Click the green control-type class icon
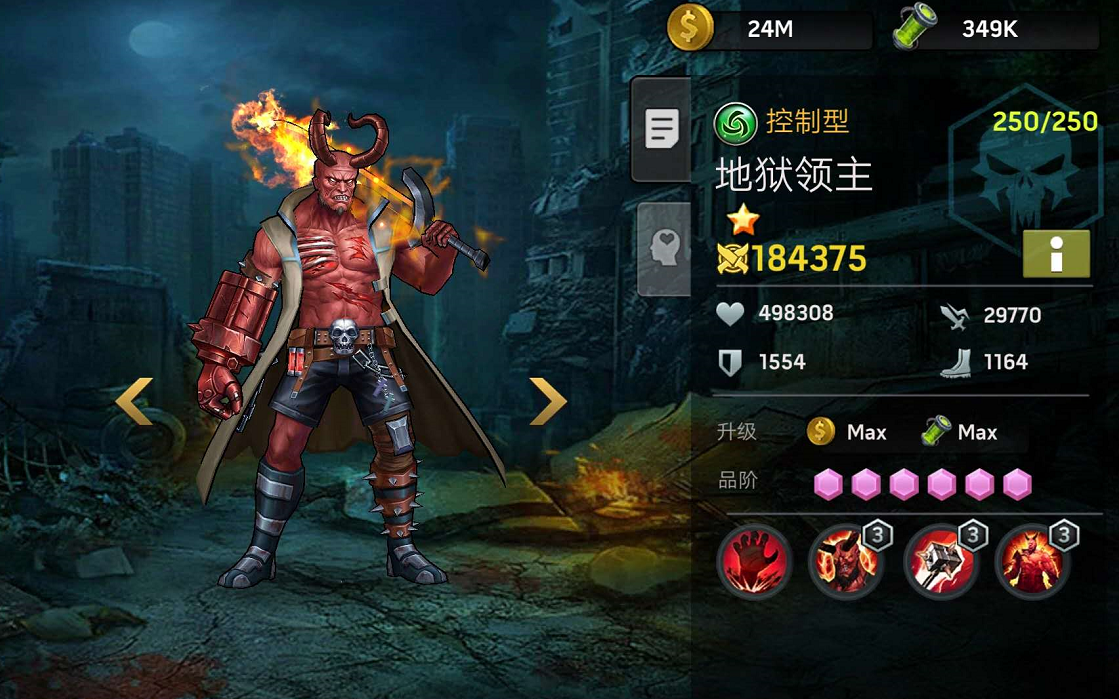Viewport: 1119px width, 699px height. pos(735,124)
